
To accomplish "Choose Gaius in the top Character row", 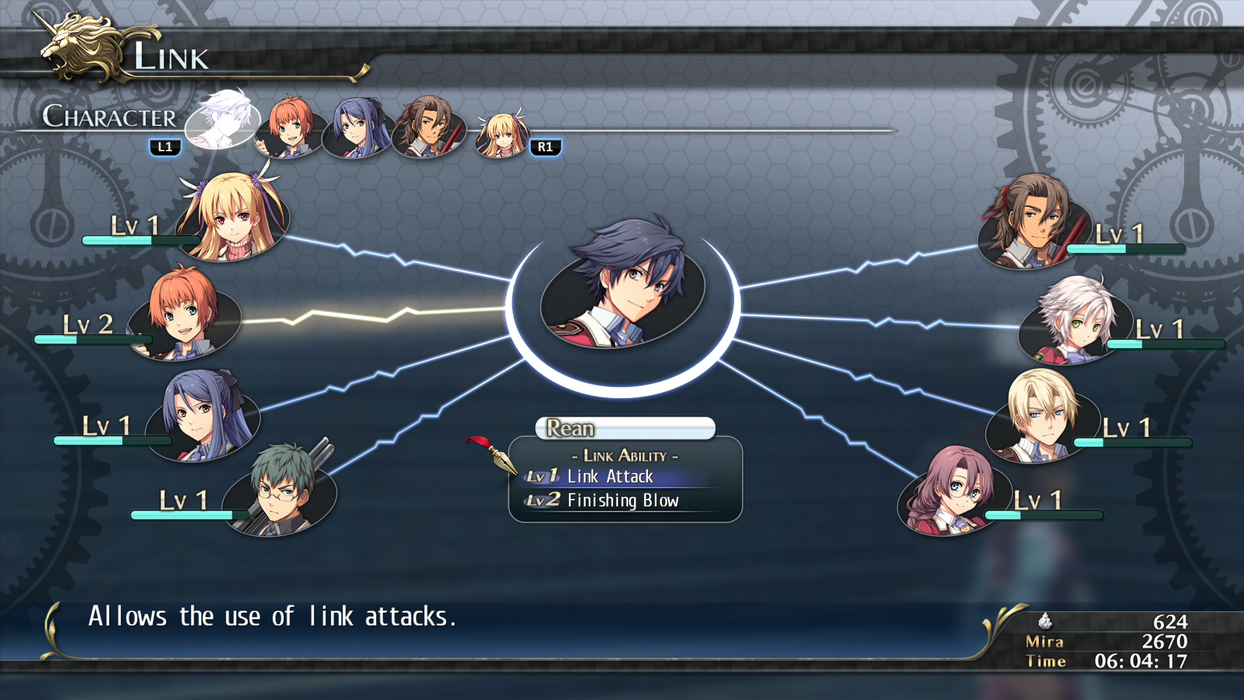I will [428, 128].
